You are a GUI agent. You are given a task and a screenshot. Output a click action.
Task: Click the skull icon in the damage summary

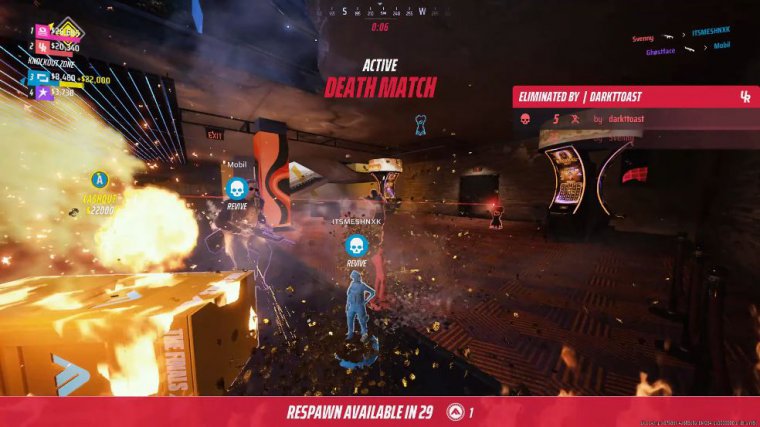pyautogui.click(x=525, y=119)
